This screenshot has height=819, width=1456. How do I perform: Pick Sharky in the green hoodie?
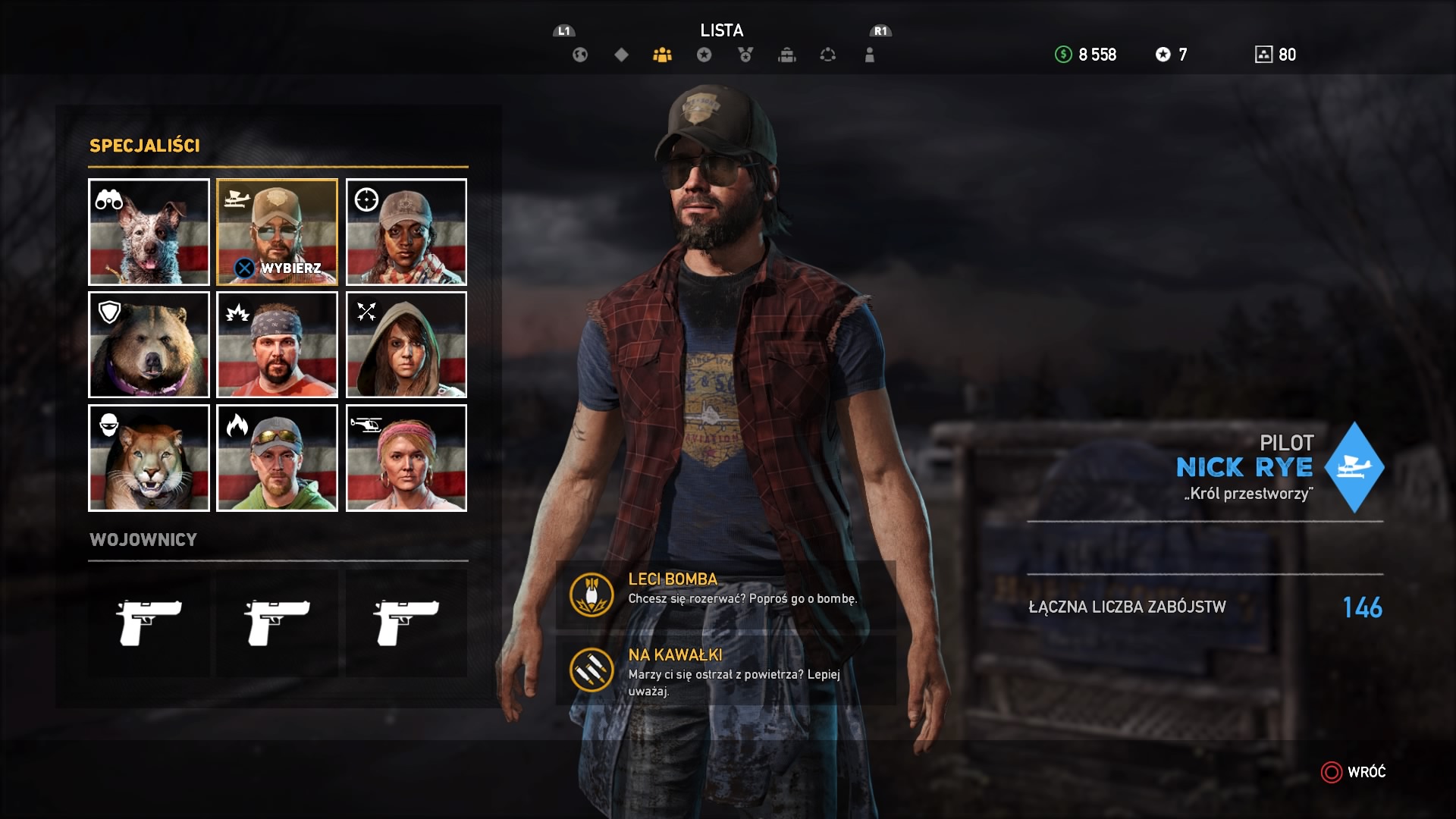click(x=277, y=458)
